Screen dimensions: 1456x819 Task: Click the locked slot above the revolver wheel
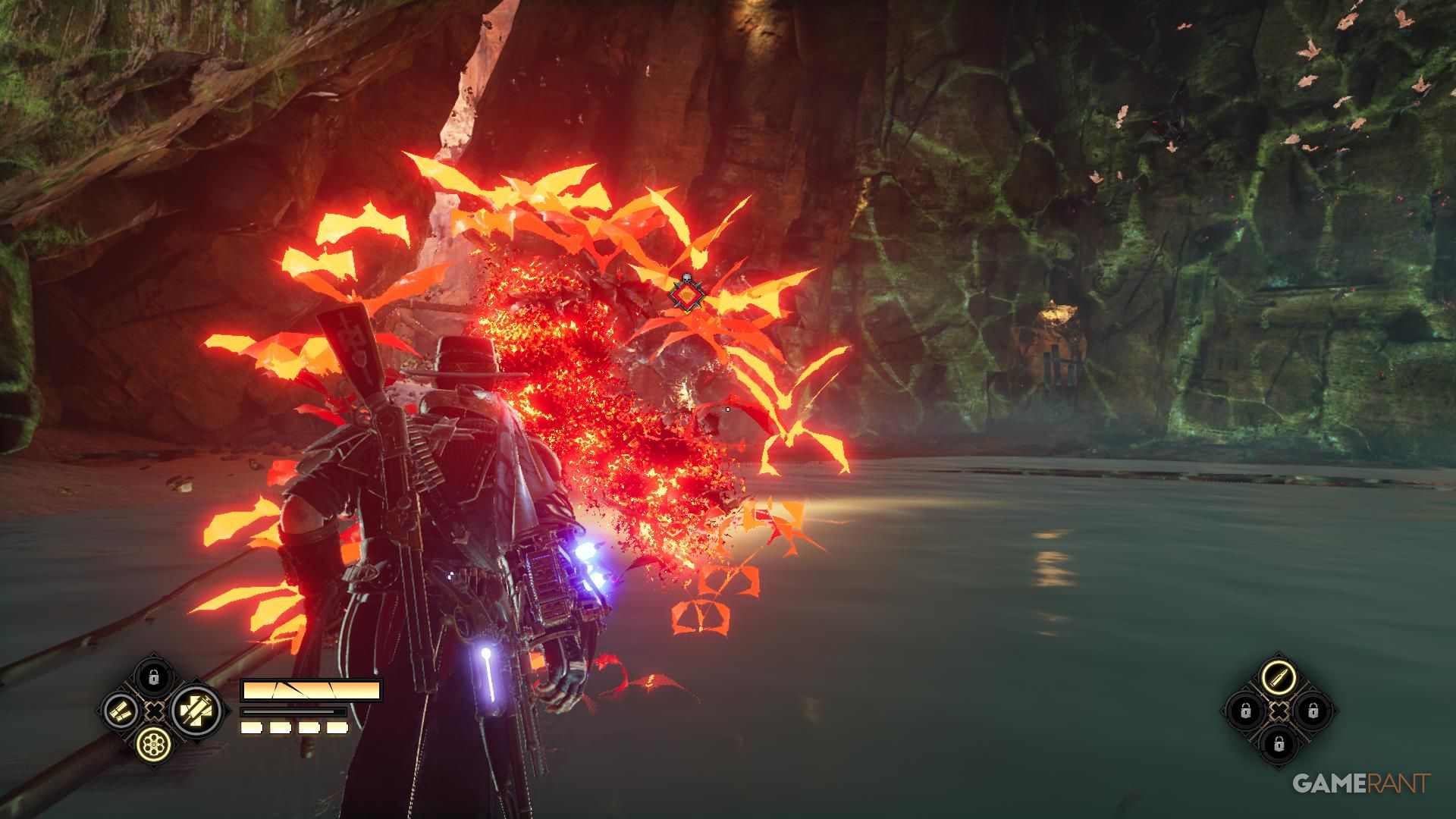point(154,676)
